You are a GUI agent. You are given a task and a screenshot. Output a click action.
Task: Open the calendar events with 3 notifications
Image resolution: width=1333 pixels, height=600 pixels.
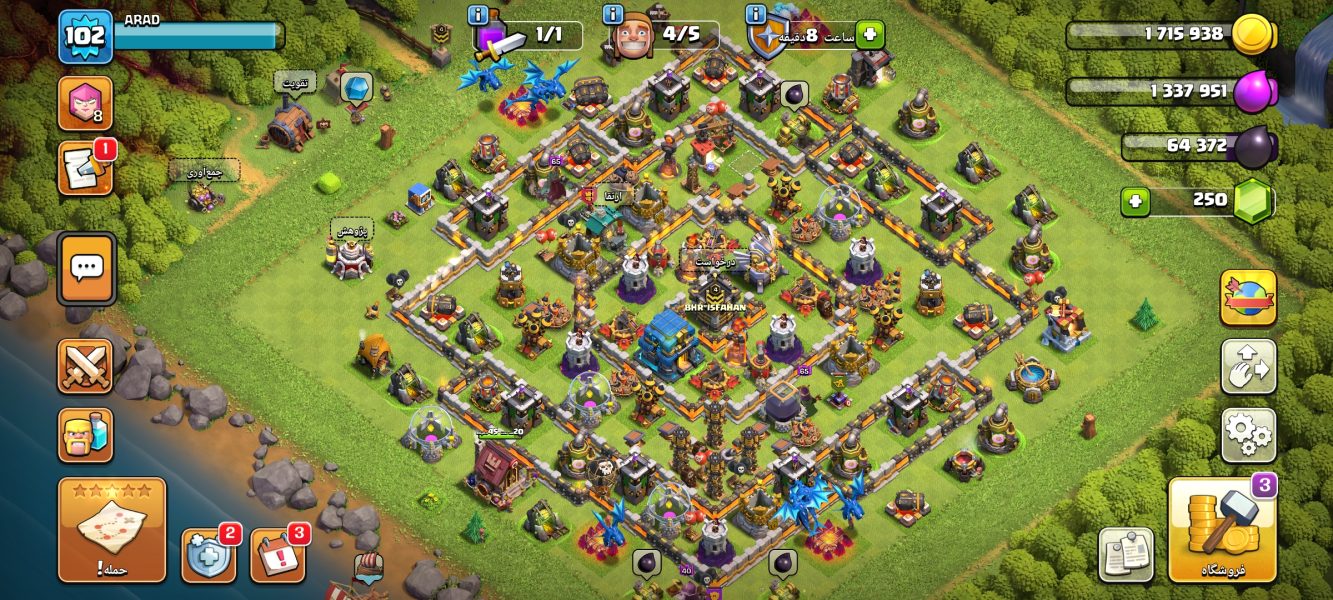pos(277,555)
